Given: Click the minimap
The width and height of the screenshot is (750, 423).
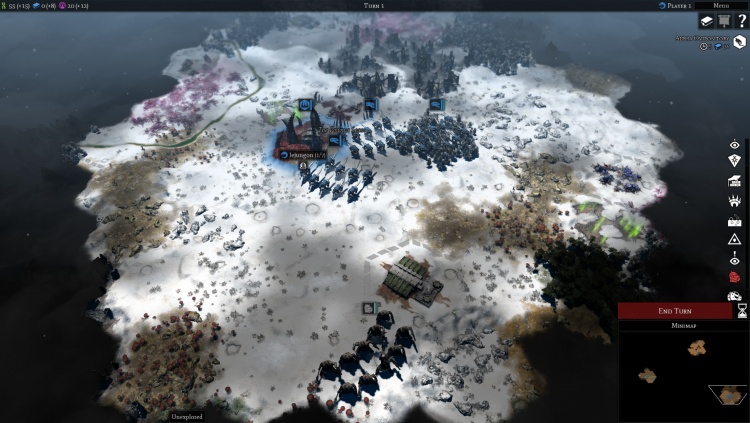Looking at the screenshot, I should (x=684, y=377).
